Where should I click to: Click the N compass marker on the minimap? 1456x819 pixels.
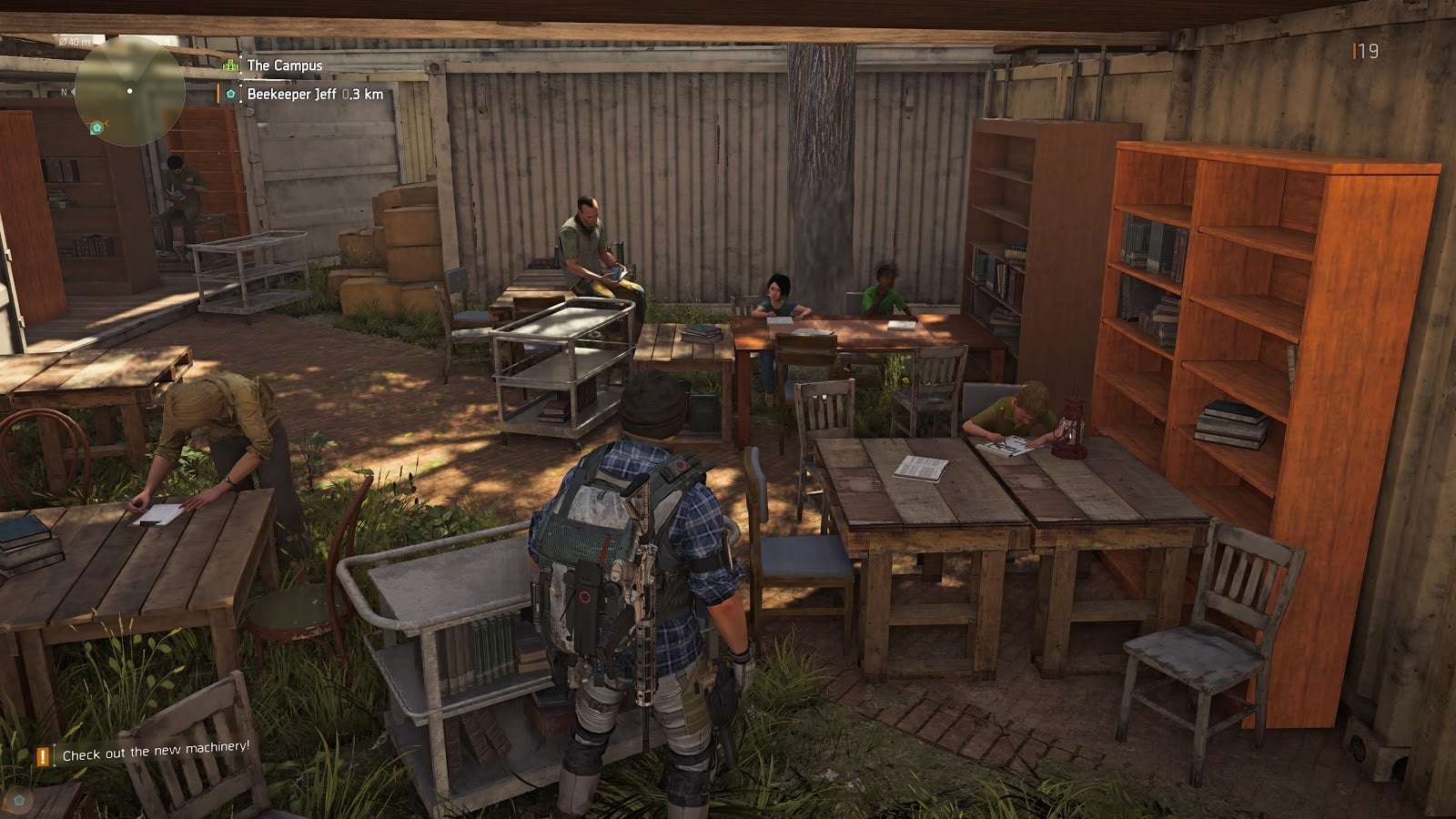click(x=64, y=91)
